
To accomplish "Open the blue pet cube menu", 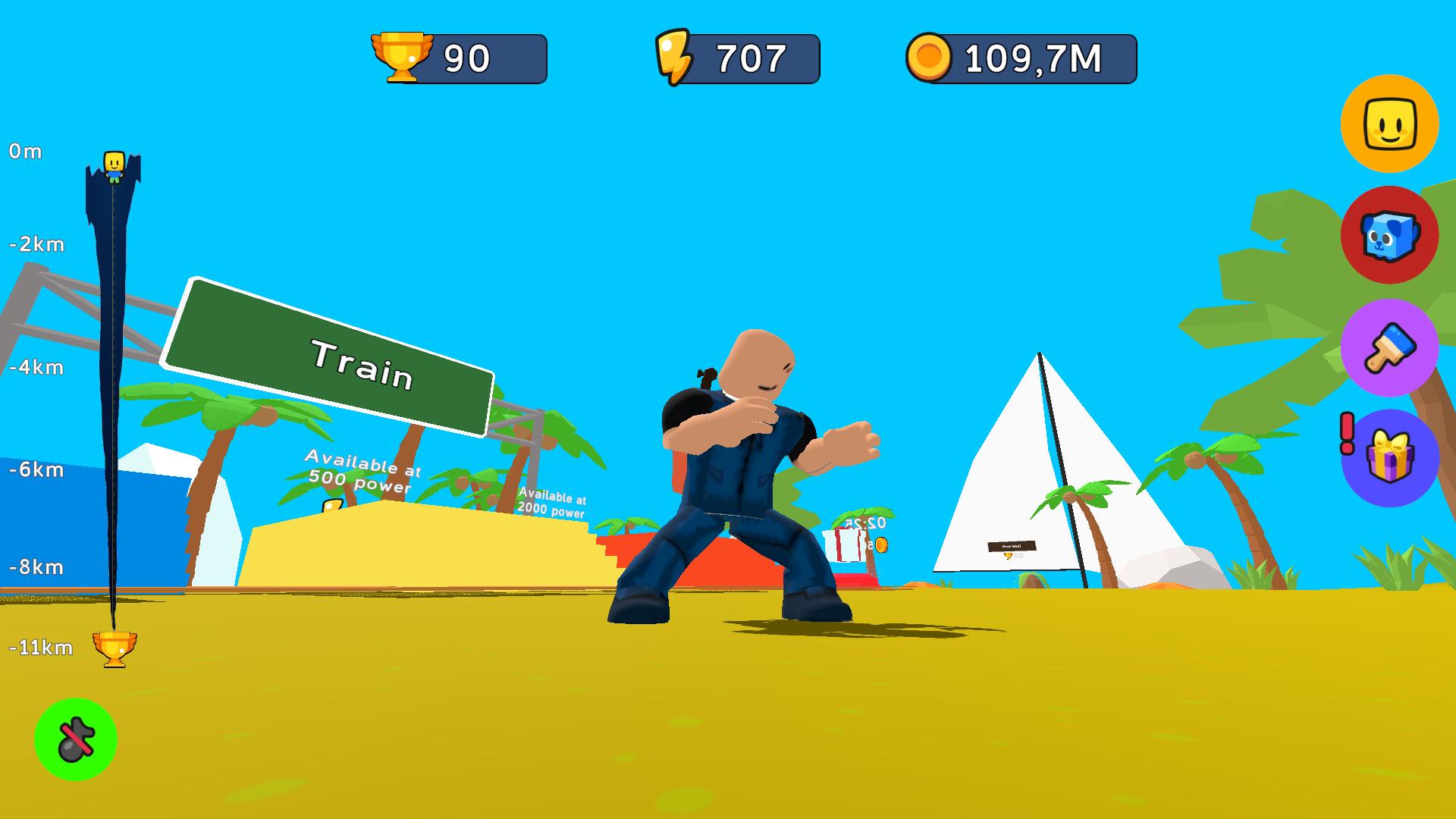I will [x=1390, y=235].
